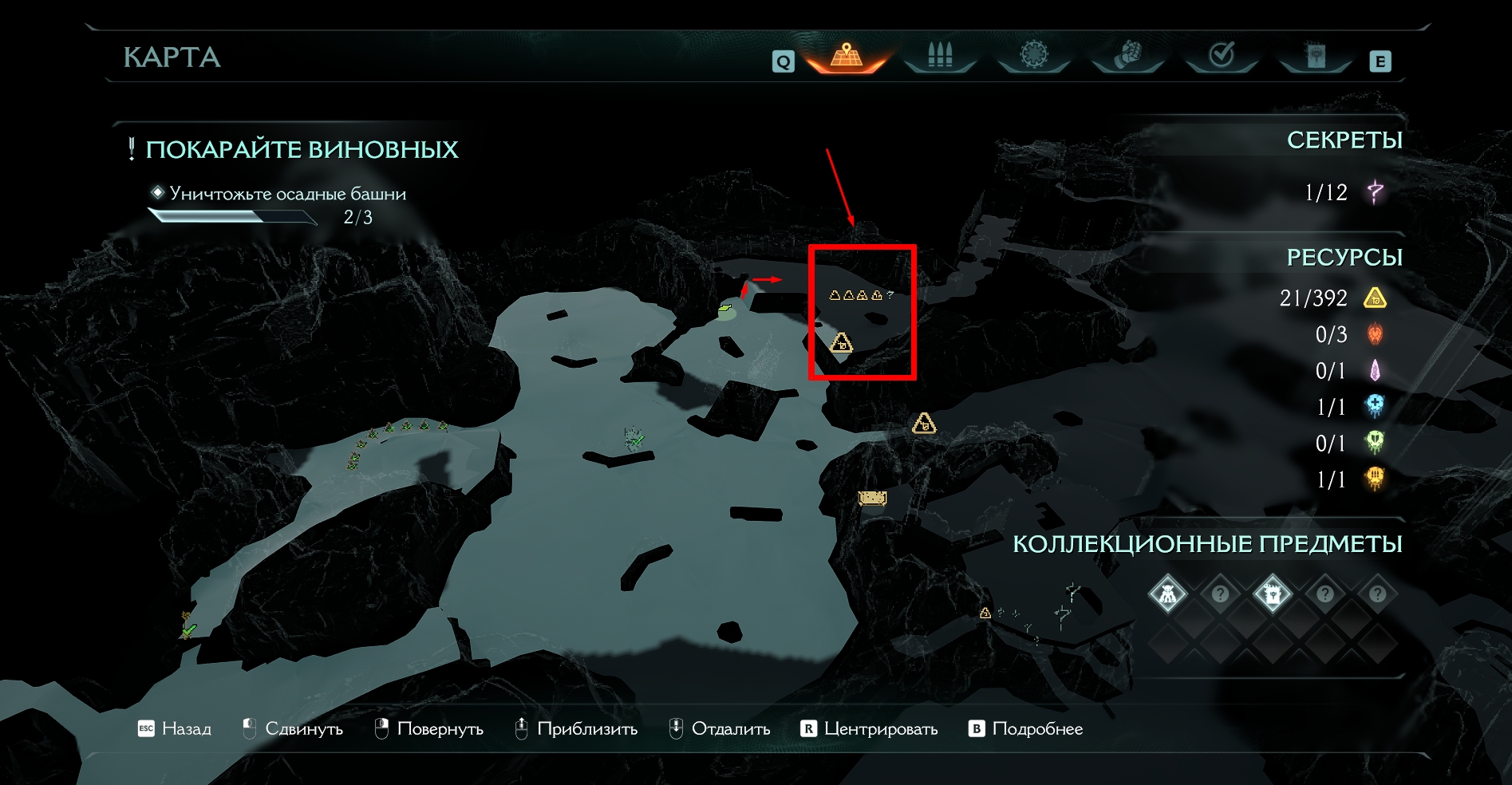Switch to the flaming codex tab
The height and width of the screenshot is (785, 1512).
[x=1315, y=56]
